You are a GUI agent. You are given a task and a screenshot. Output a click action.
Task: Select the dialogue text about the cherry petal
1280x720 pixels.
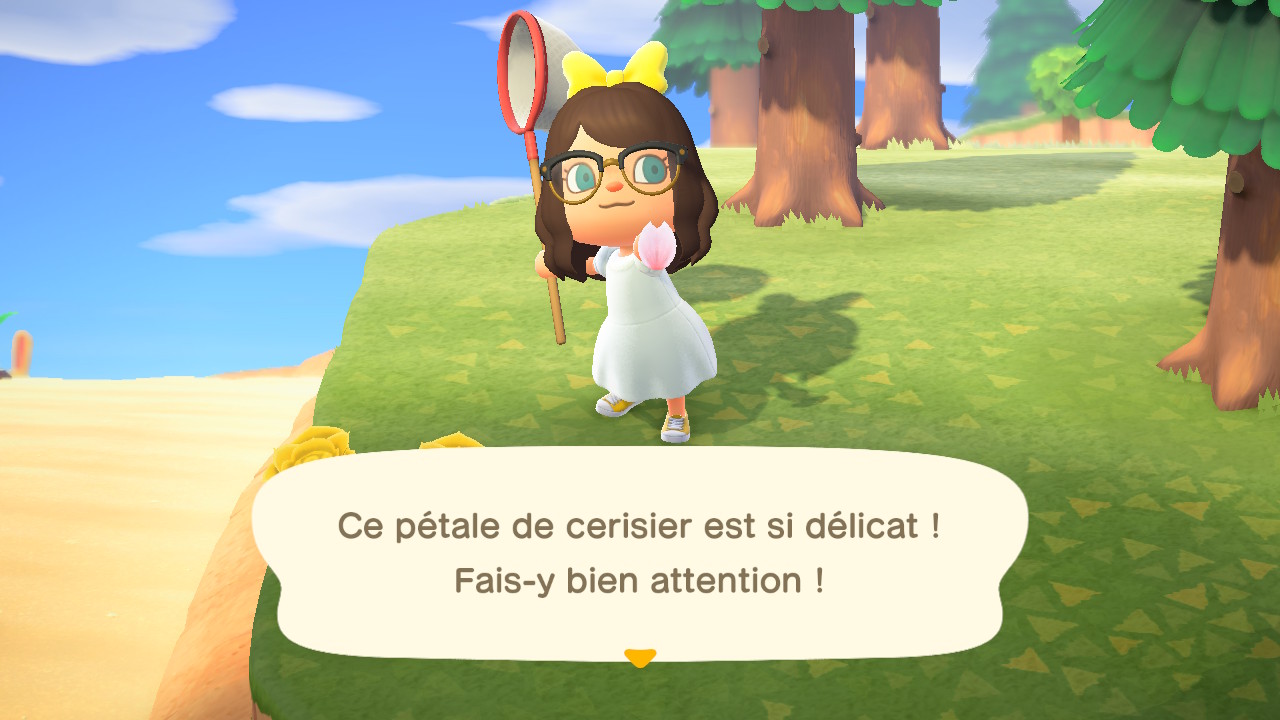tap(640, 525)
